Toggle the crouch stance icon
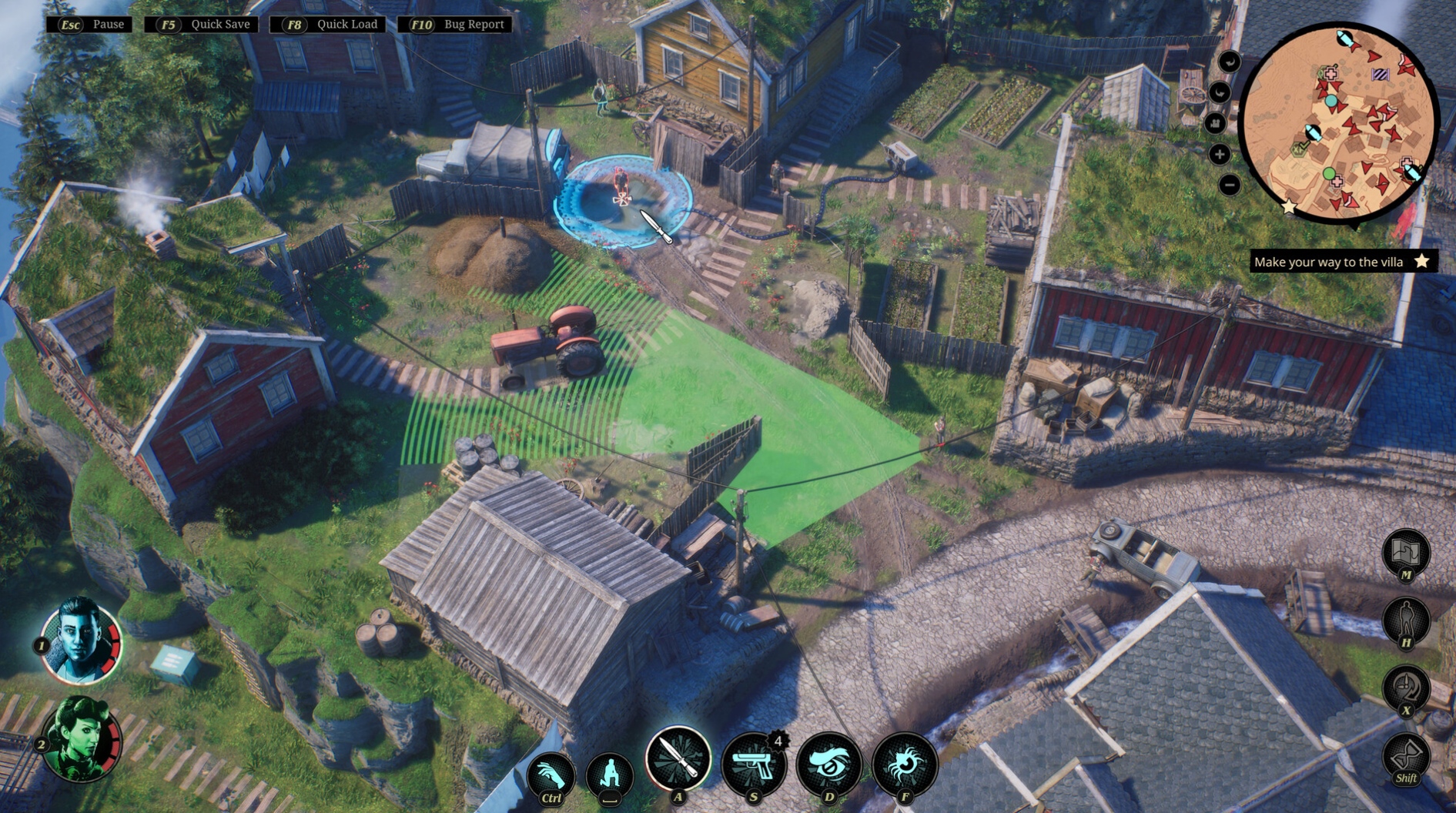 (610, 774)
